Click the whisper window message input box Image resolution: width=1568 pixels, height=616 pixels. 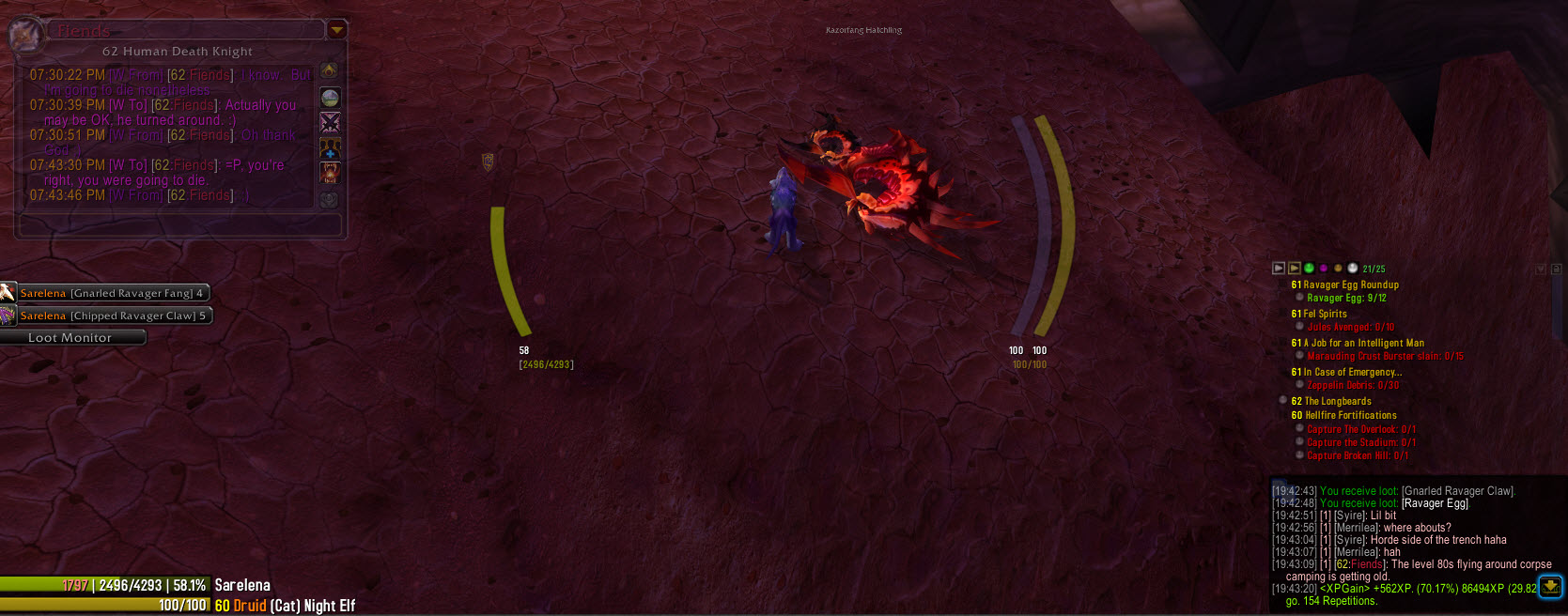click(x=179, y=225)
